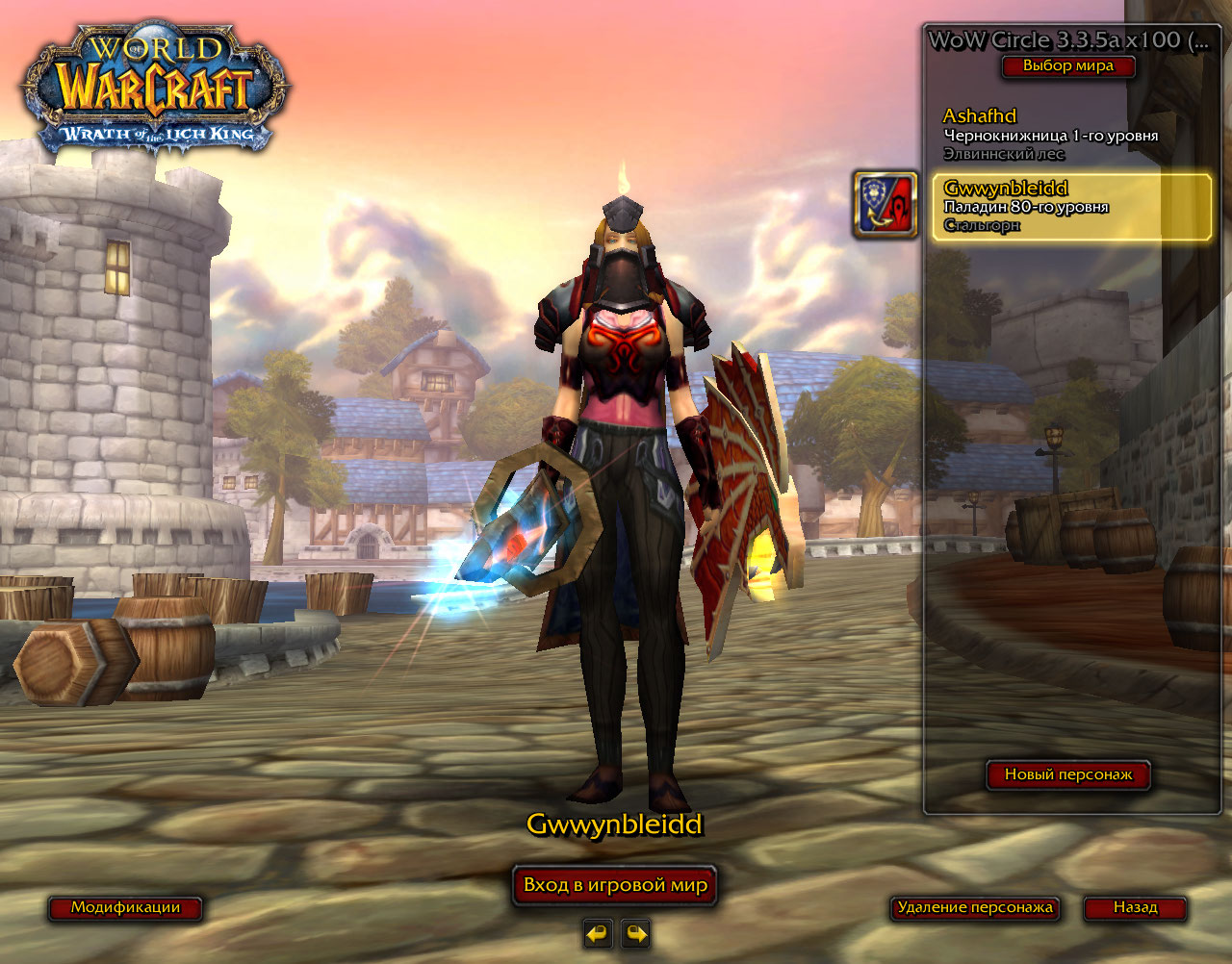Click the Alliance/Horde faction change icon

click(x=885, y=205)
